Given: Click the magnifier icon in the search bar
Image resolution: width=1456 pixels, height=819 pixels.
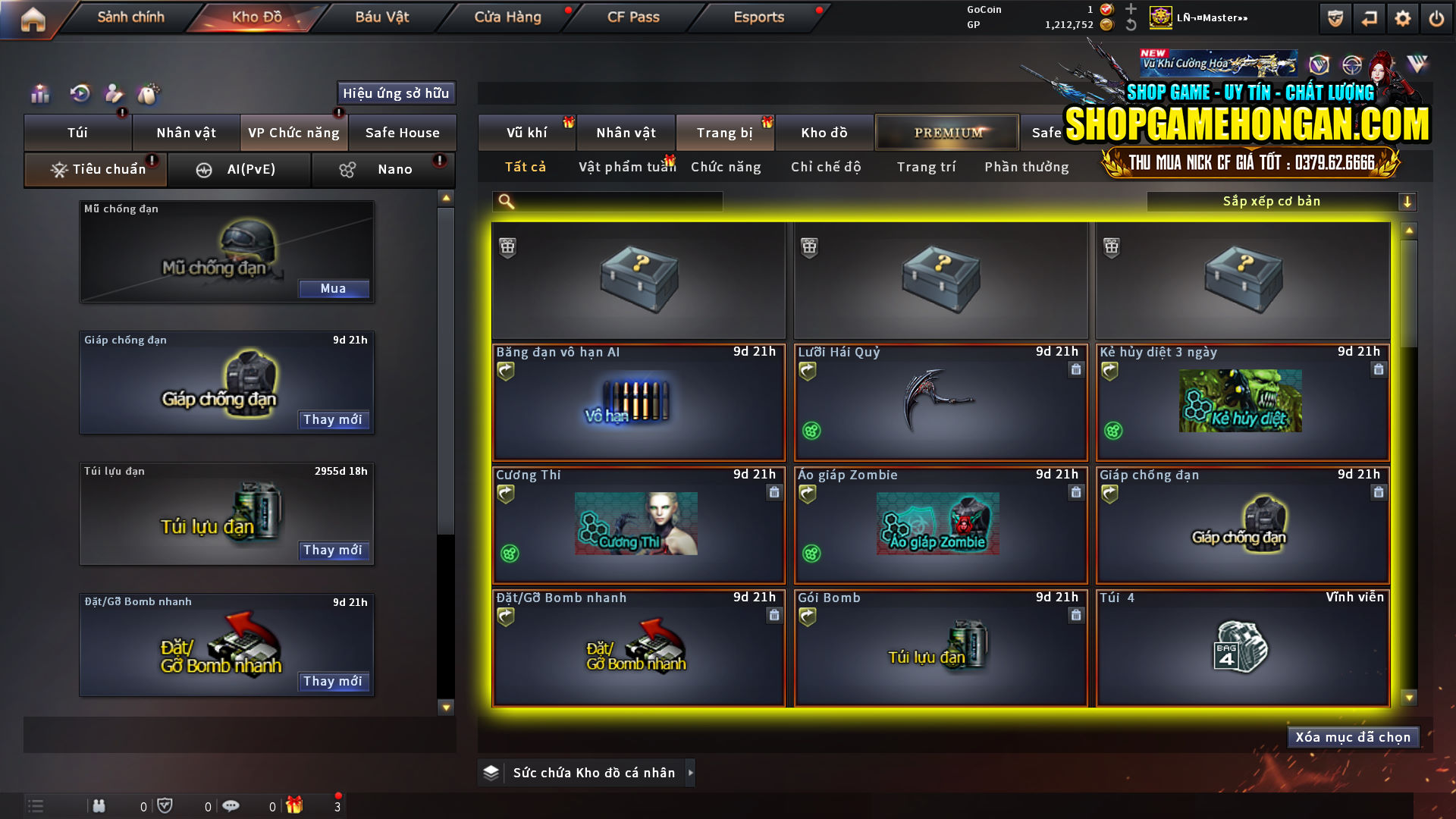Looking at the screenshot, I should pyautogui.click(x=504, y=202).
